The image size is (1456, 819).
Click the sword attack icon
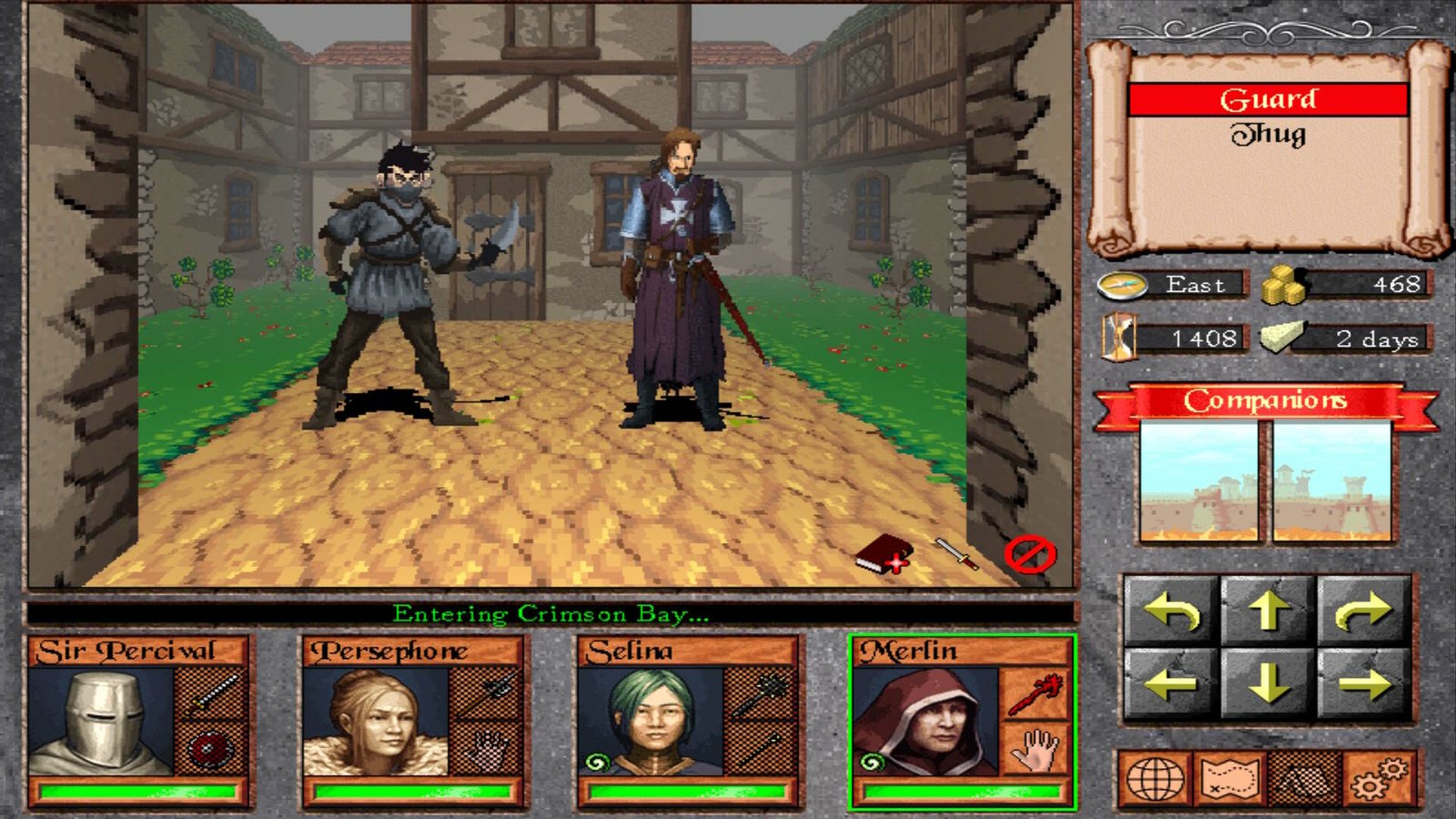pyautogui.click(x=955, y=552)
